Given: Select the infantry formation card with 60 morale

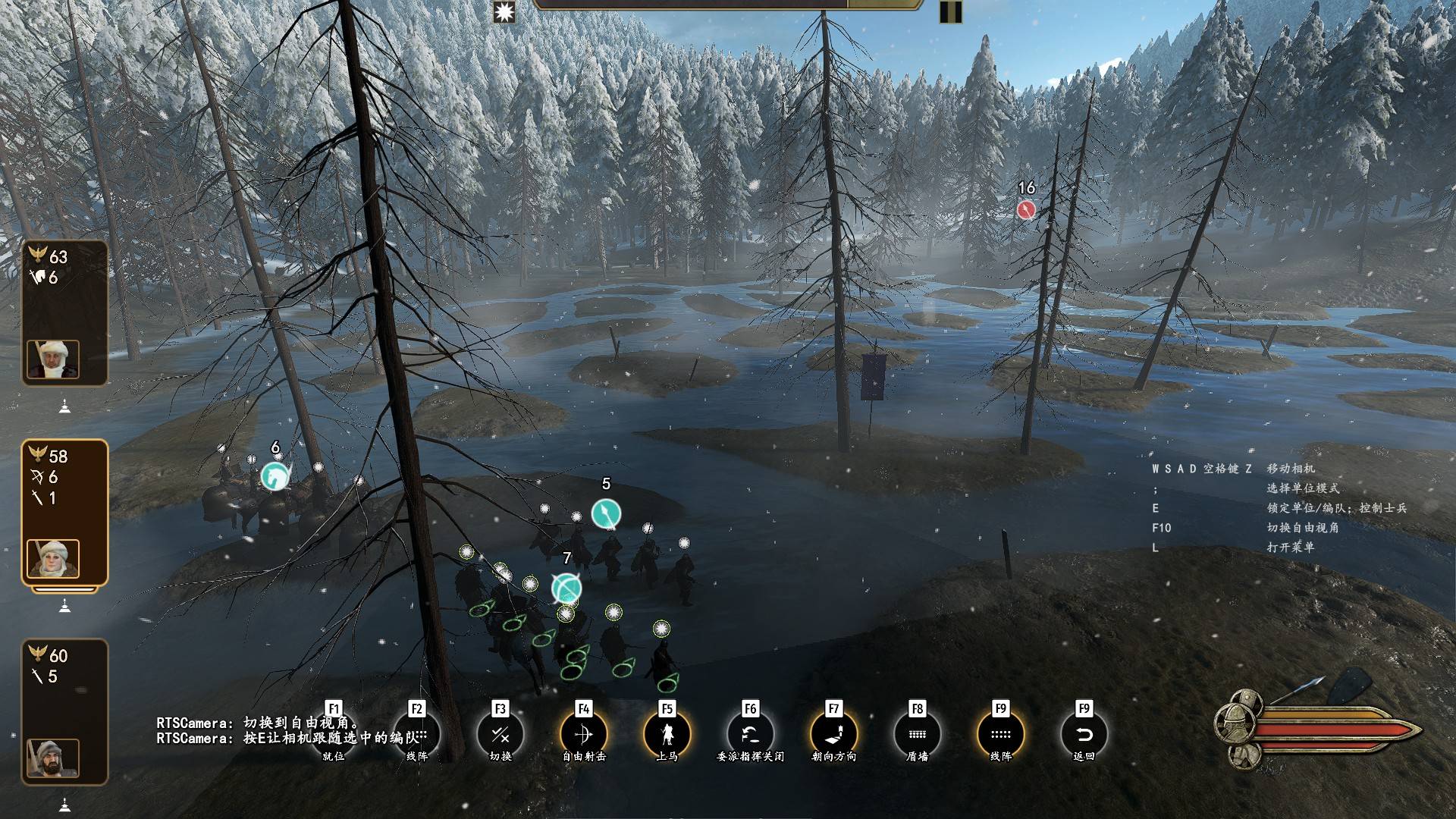Looking at the screenshot, I should [x=64, y=711].
